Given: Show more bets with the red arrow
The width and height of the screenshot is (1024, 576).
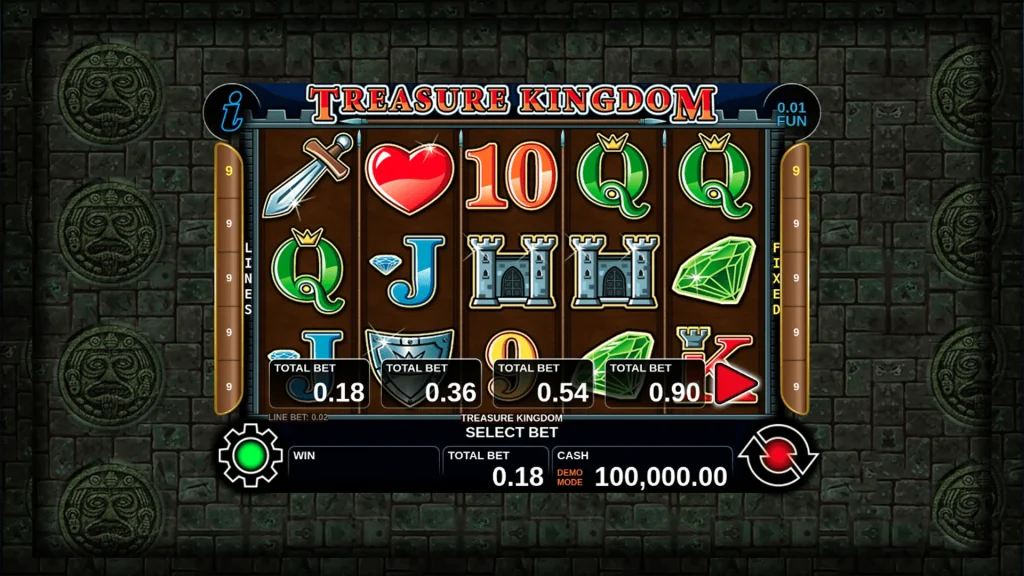Looking at the screenshot, I should pos(736,386).
